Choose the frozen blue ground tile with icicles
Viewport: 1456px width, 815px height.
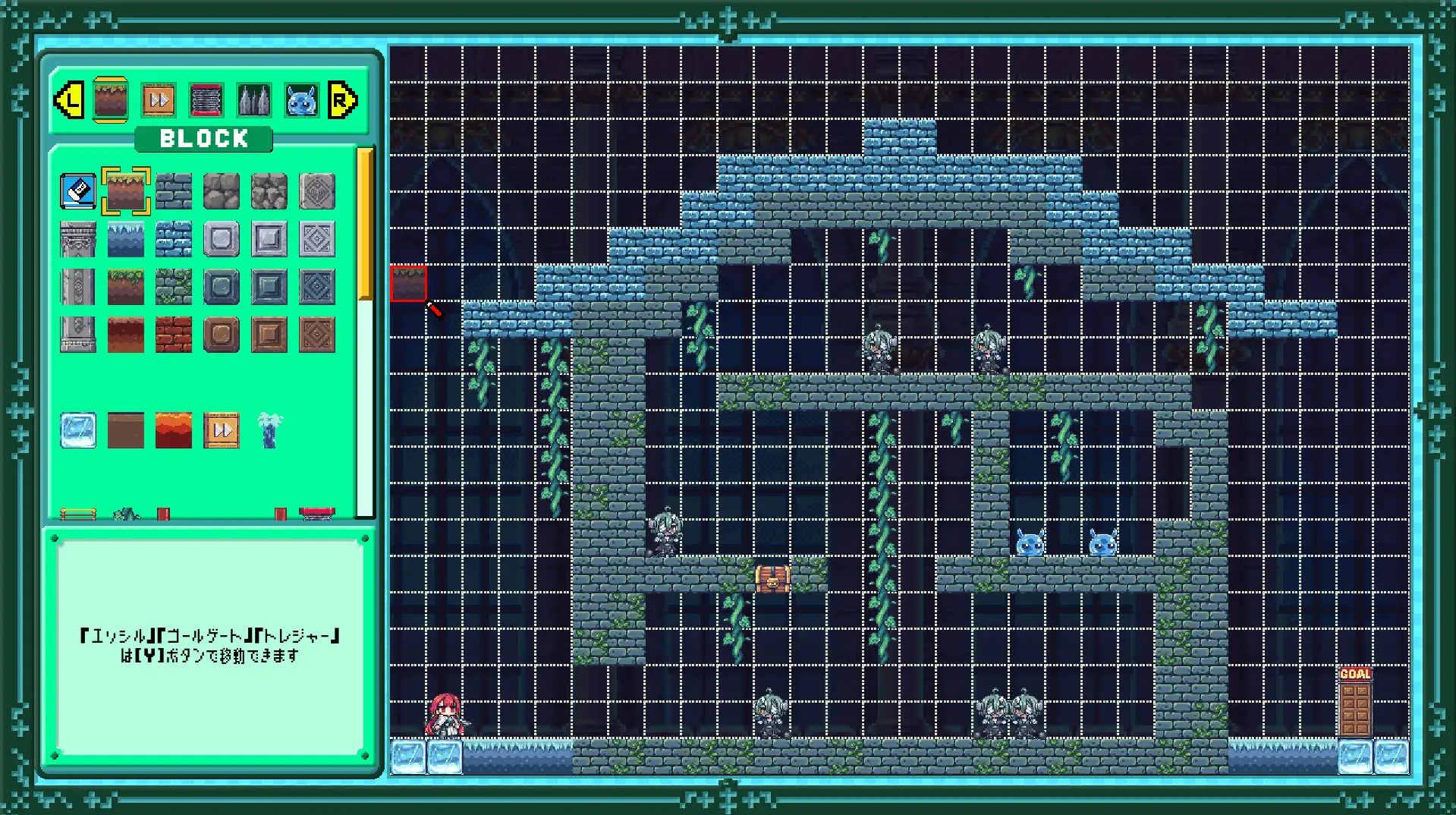coord(126,239)
